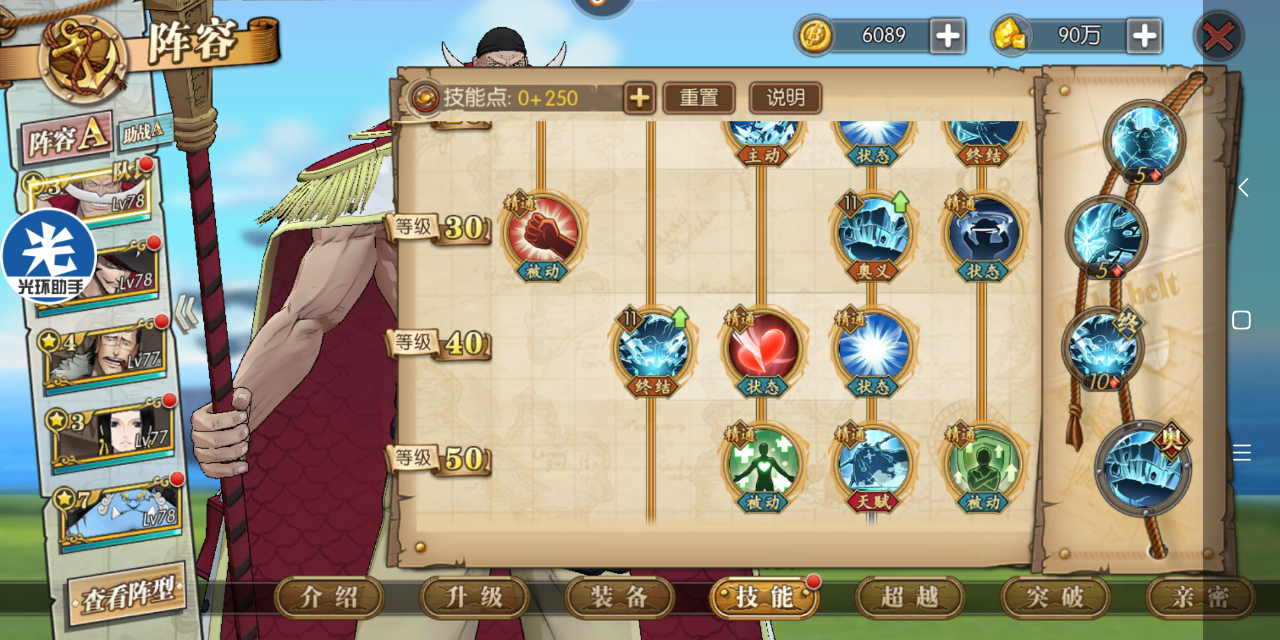Image resolution: width=1280 pixels, height=640 pixels.
Task: Add skill points with the plus button
Action: coord(639,98)
